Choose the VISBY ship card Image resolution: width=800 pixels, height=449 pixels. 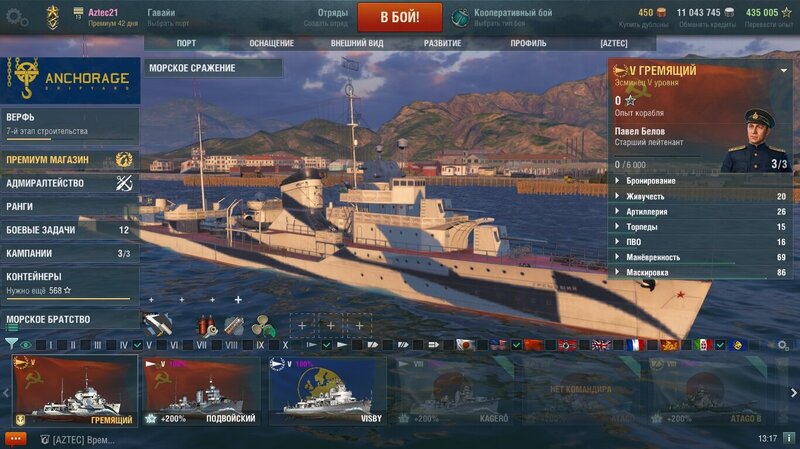pyautogui.click(x=328, y=391)
